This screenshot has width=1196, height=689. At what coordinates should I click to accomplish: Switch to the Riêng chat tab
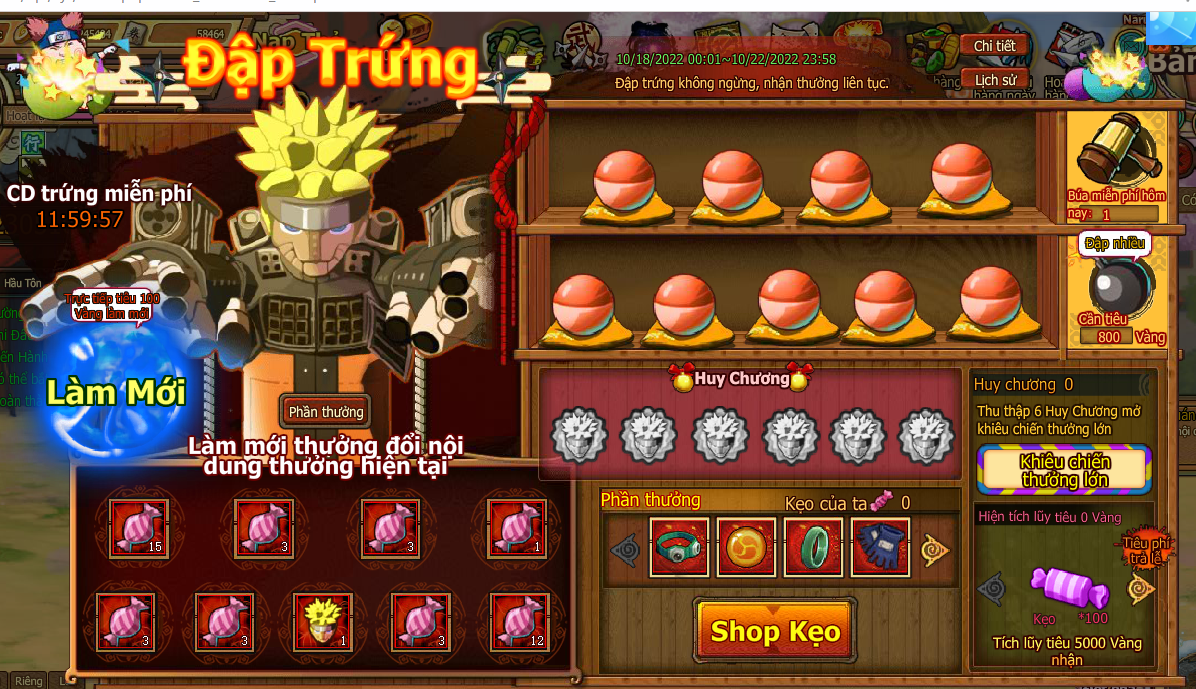click(28, 680)
